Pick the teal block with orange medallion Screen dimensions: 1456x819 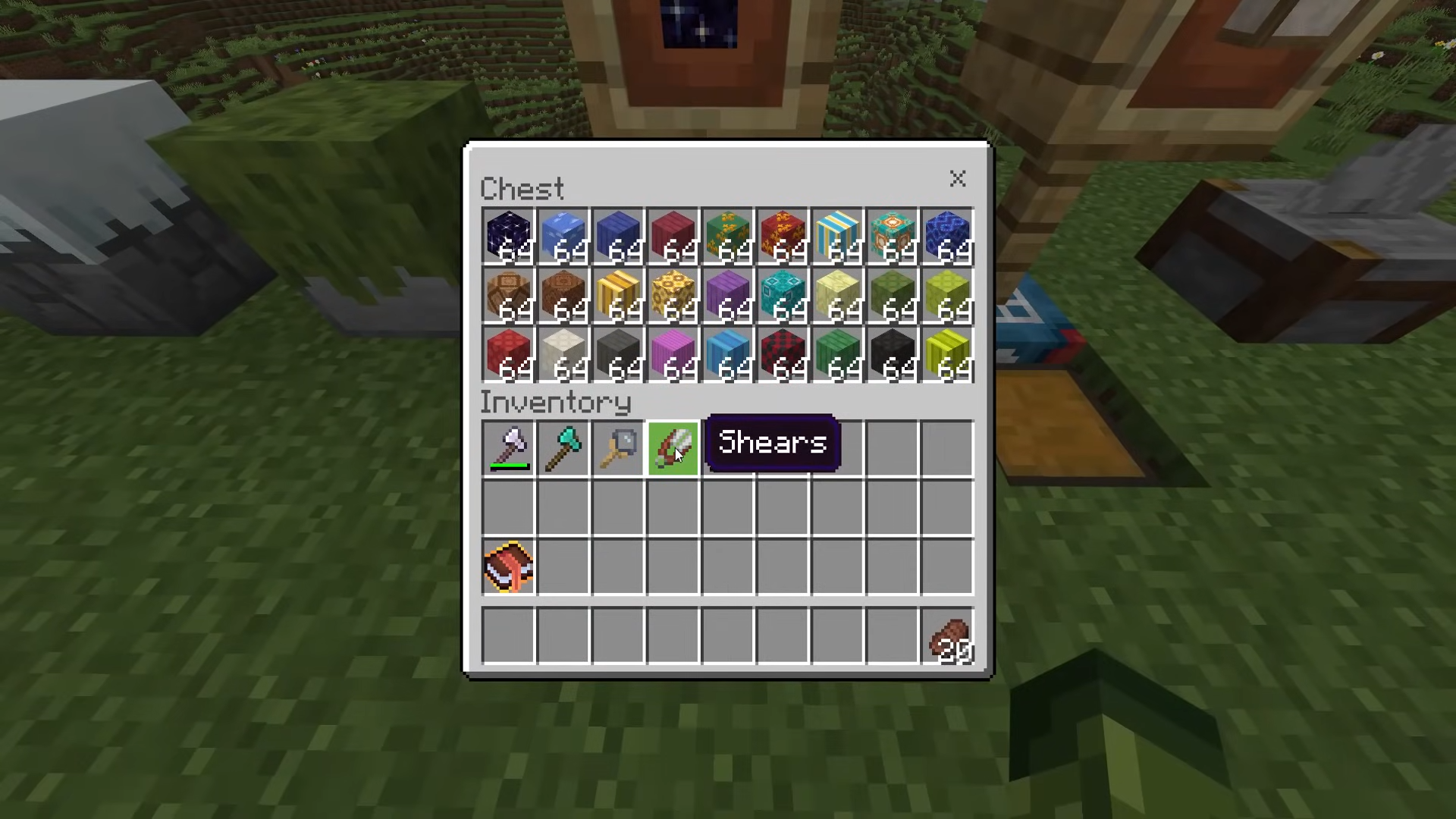point(893,235)
